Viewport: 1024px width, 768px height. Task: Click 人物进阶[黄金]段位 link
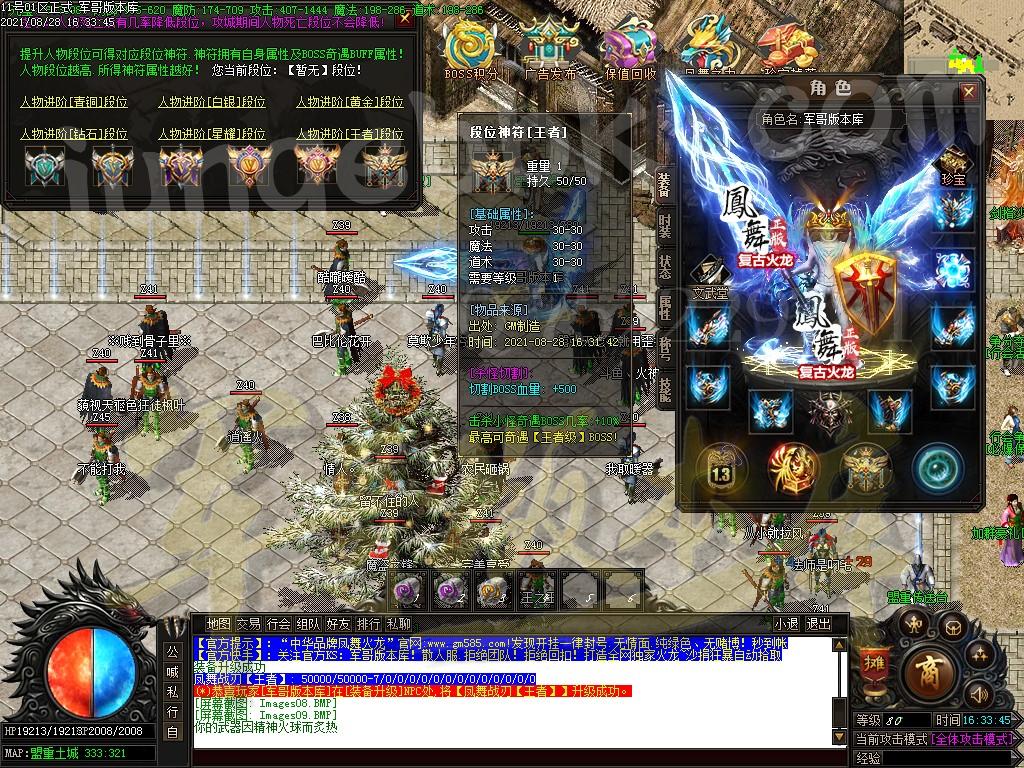(x=350, y=102)
